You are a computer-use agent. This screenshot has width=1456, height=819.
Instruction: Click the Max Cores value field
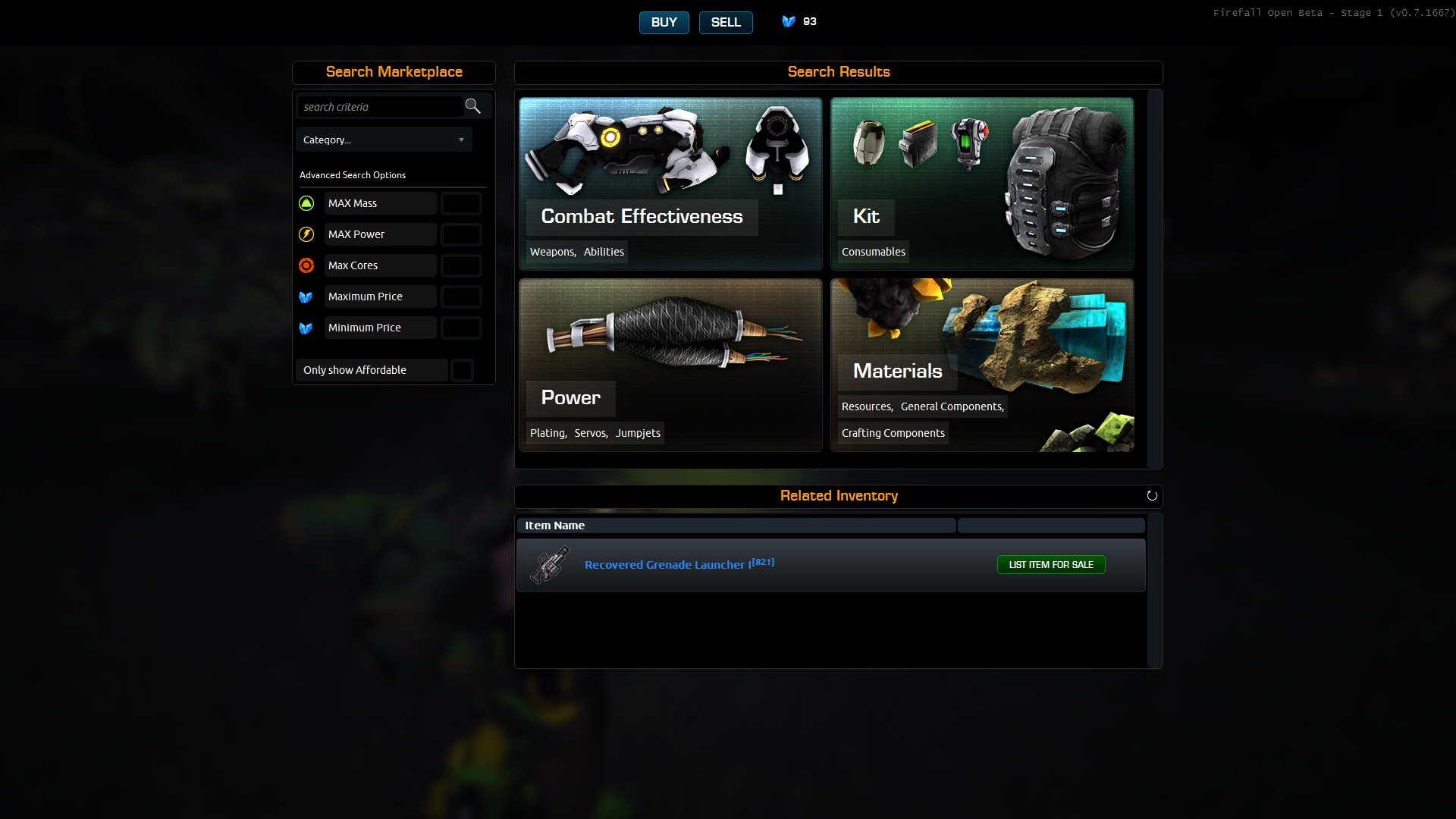[x=461, y=265]
